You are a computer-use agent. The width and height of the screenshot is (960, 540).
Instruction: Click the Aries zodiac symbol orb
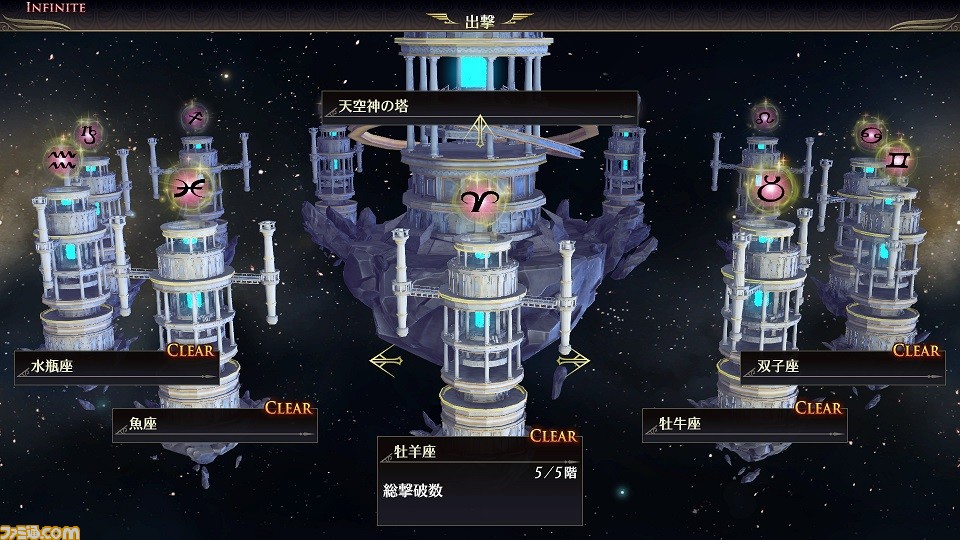(480, 198)
